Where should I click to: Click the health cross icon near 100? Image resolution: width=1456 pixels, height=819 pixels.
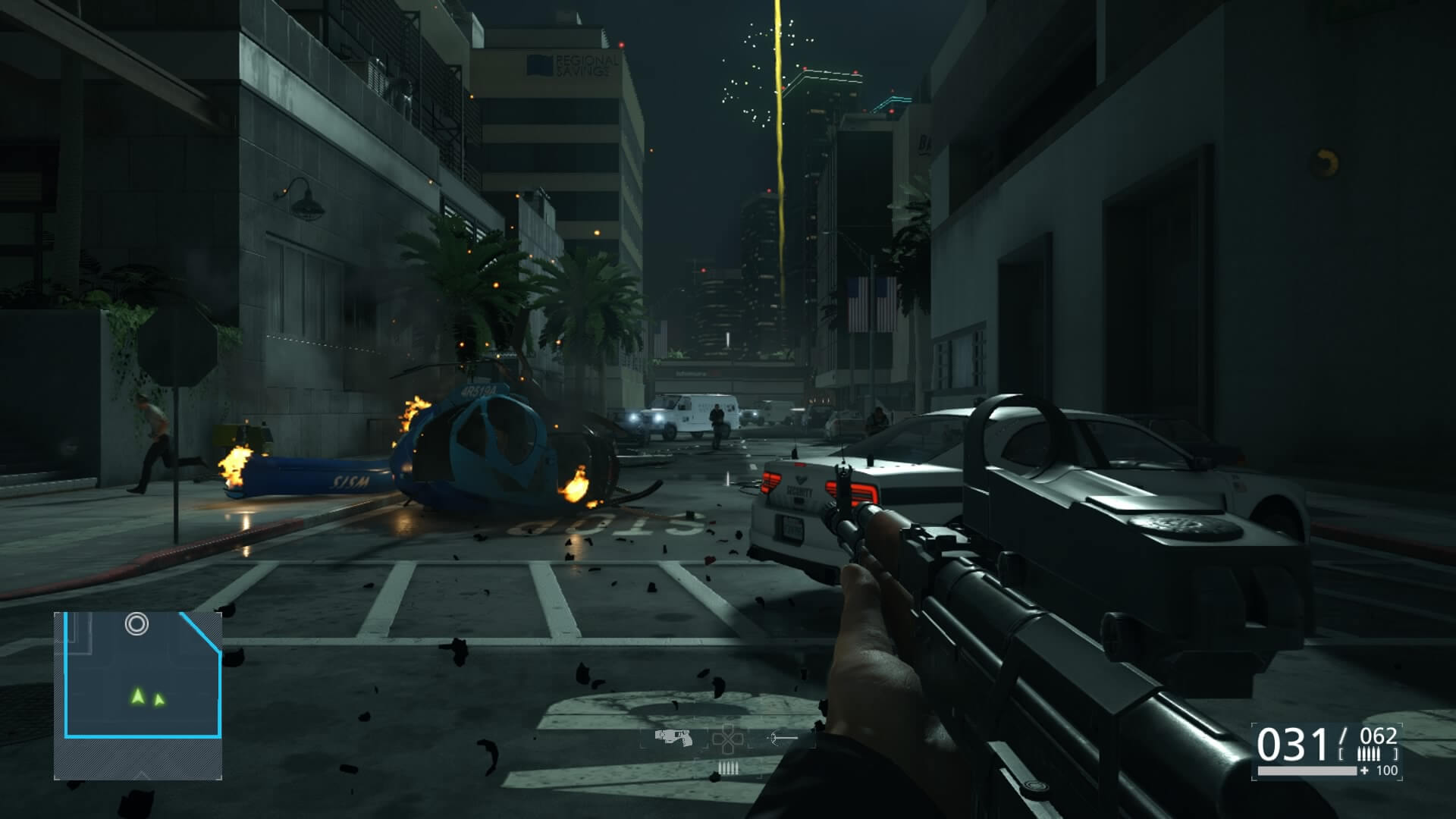[1364, 770]
